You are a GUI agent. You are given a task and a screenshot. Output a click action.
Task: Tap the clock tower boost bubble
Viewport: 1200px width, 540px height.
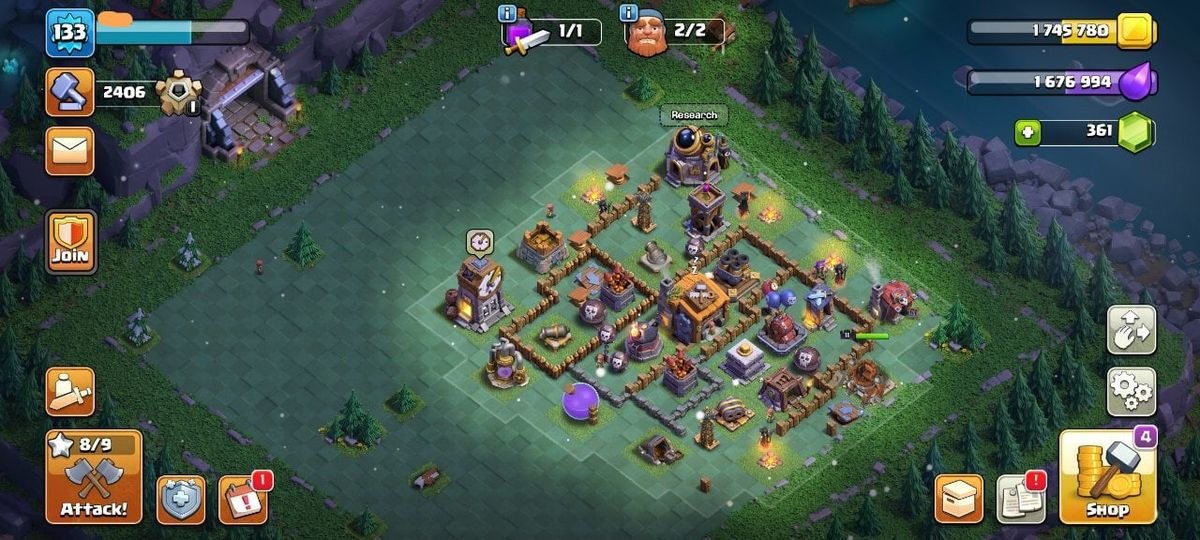[x=479, y=242]
